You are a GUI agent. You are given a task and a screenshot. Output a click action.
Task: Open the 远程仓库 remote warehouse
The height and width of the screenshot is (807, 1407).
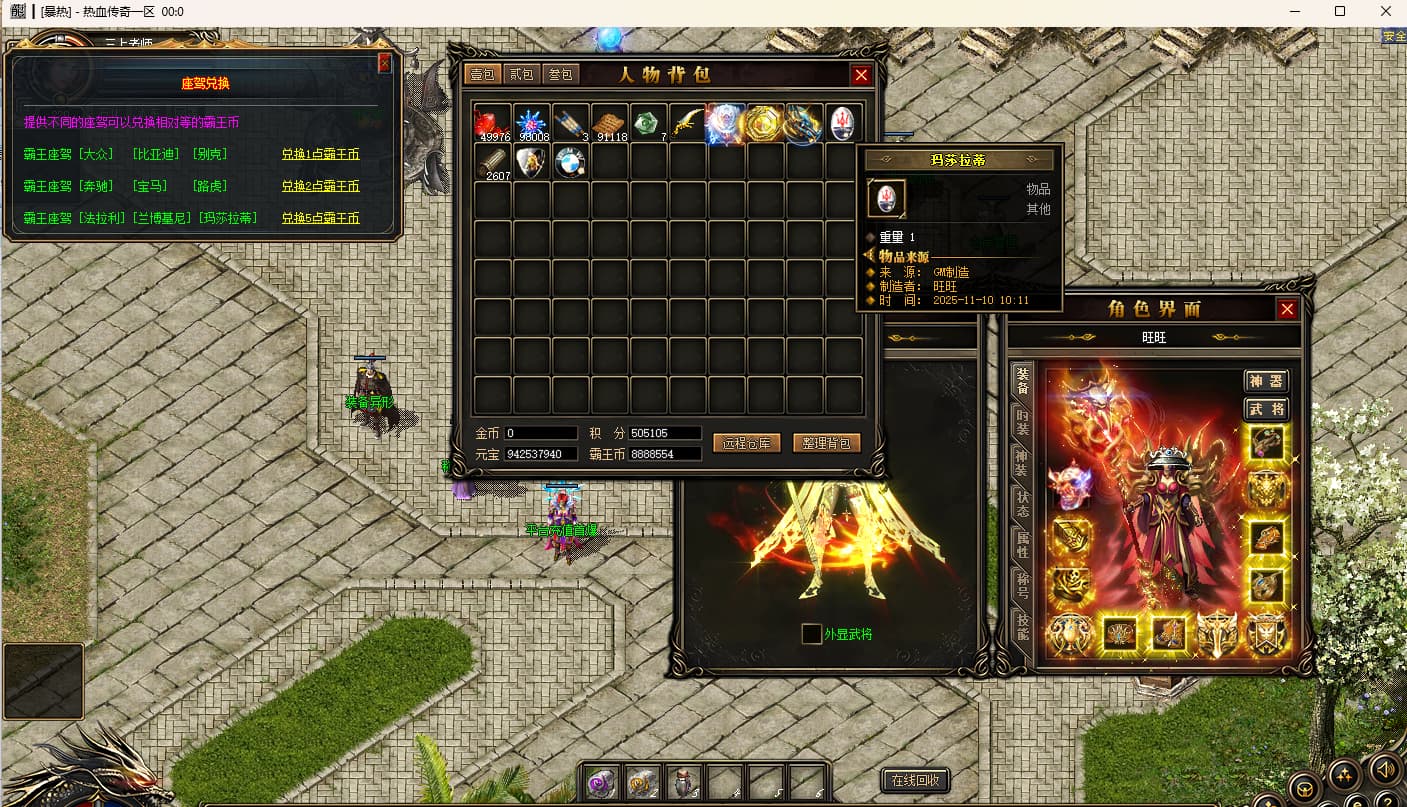pos(746,443)
